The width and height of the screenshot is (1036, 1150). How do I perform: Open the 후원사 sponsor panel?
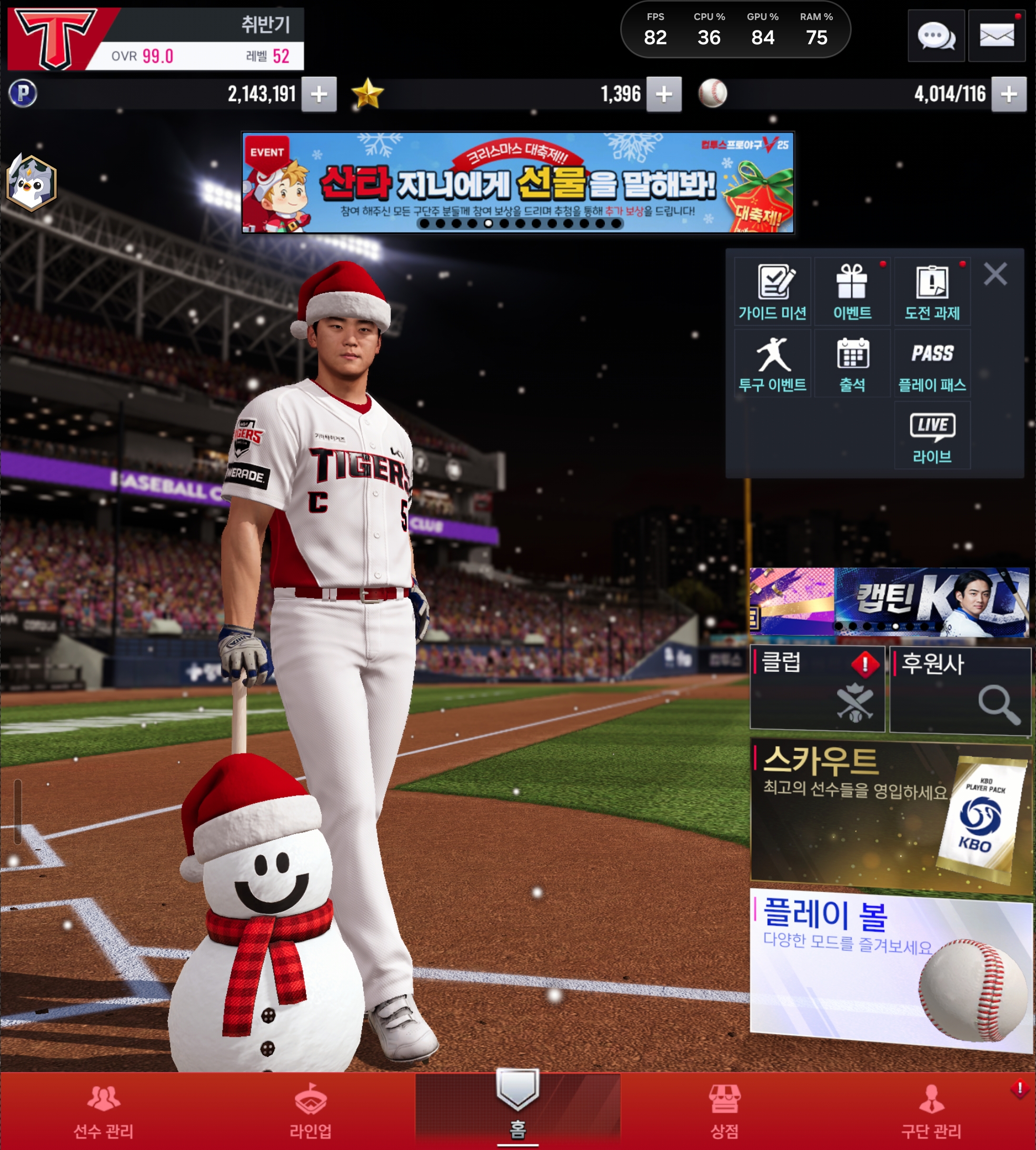(x=960, y=689)
